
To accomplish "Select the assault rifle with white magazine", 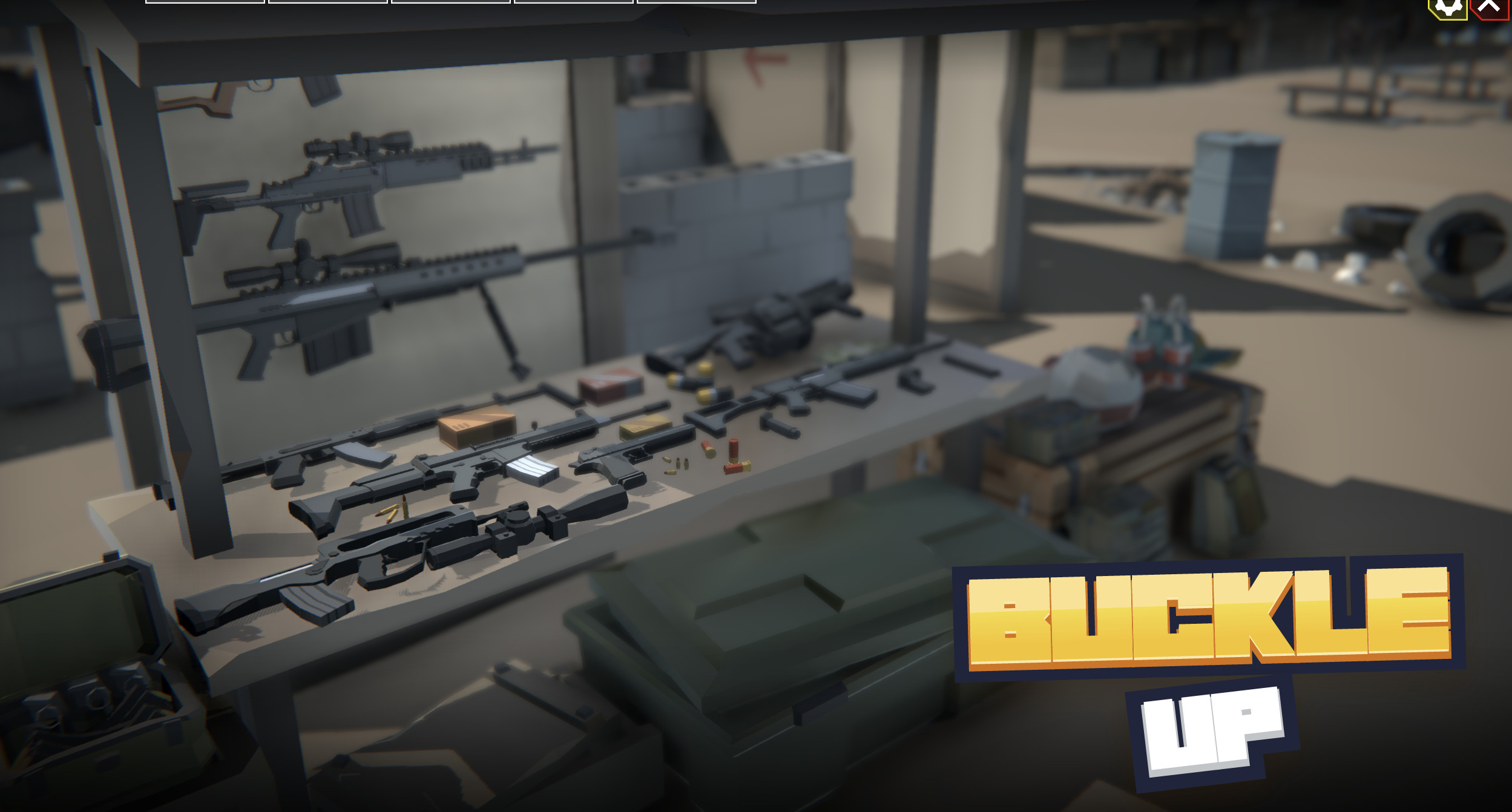I will click(x=496, y=460).
